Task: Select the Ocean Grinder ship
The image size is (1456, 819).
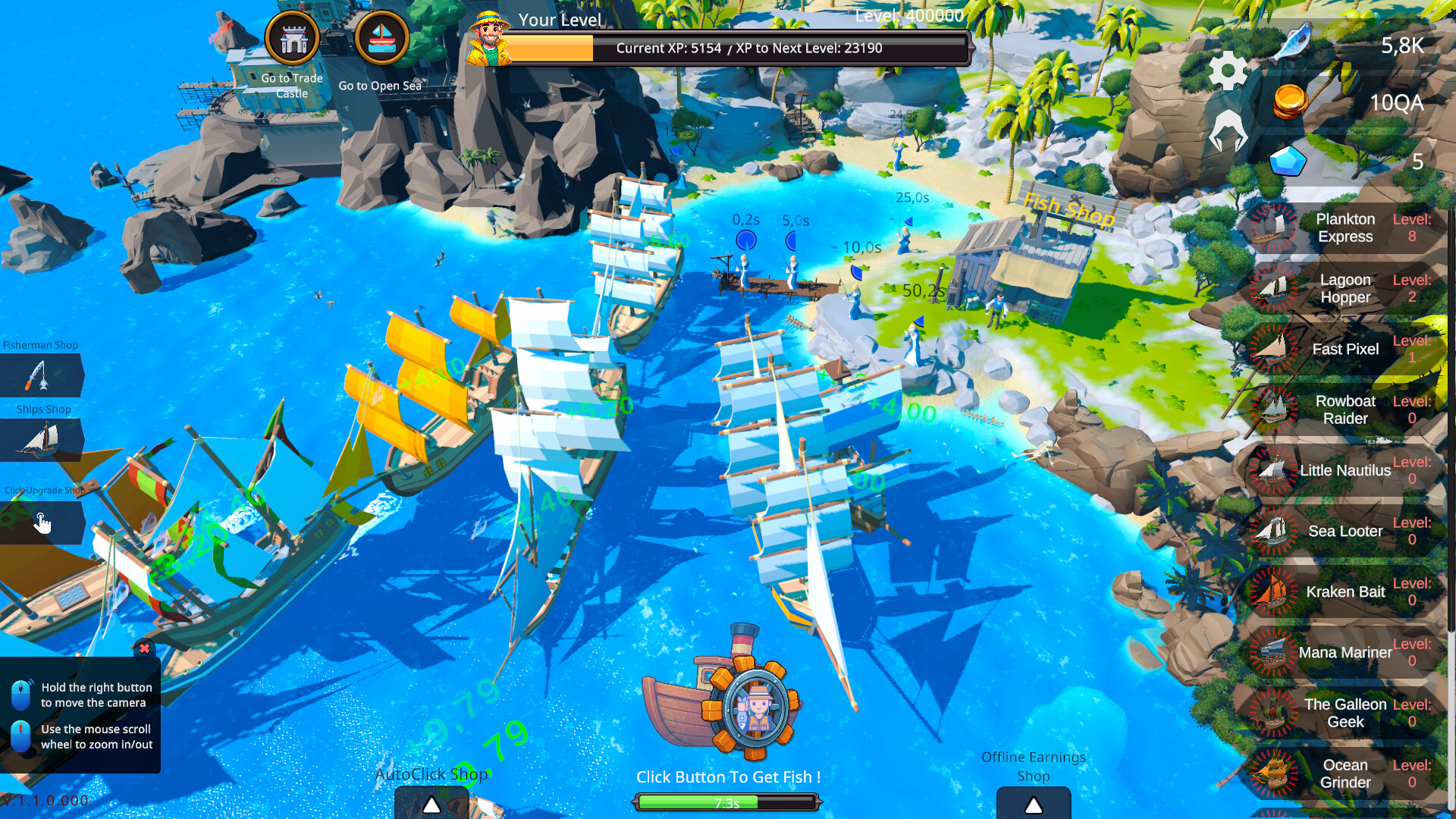Action: click(x=1344, y=773)
